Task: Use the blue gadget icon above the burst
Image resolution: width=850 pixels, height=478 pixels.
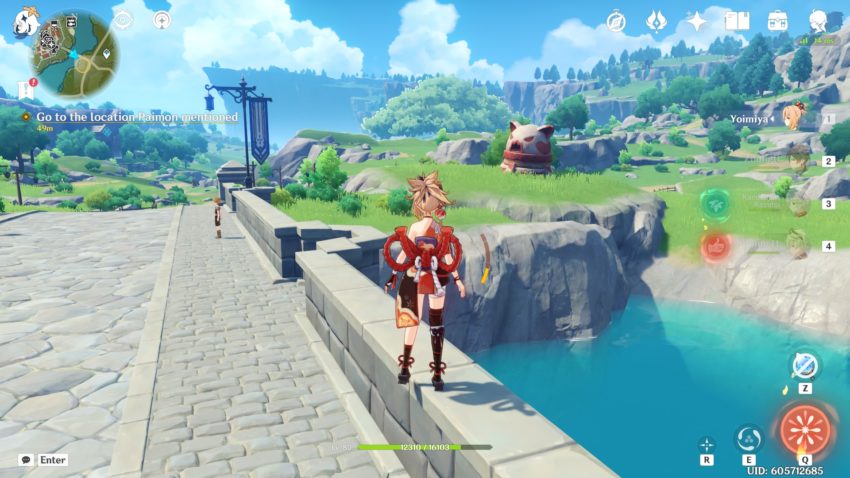Action: pos(804,365)
